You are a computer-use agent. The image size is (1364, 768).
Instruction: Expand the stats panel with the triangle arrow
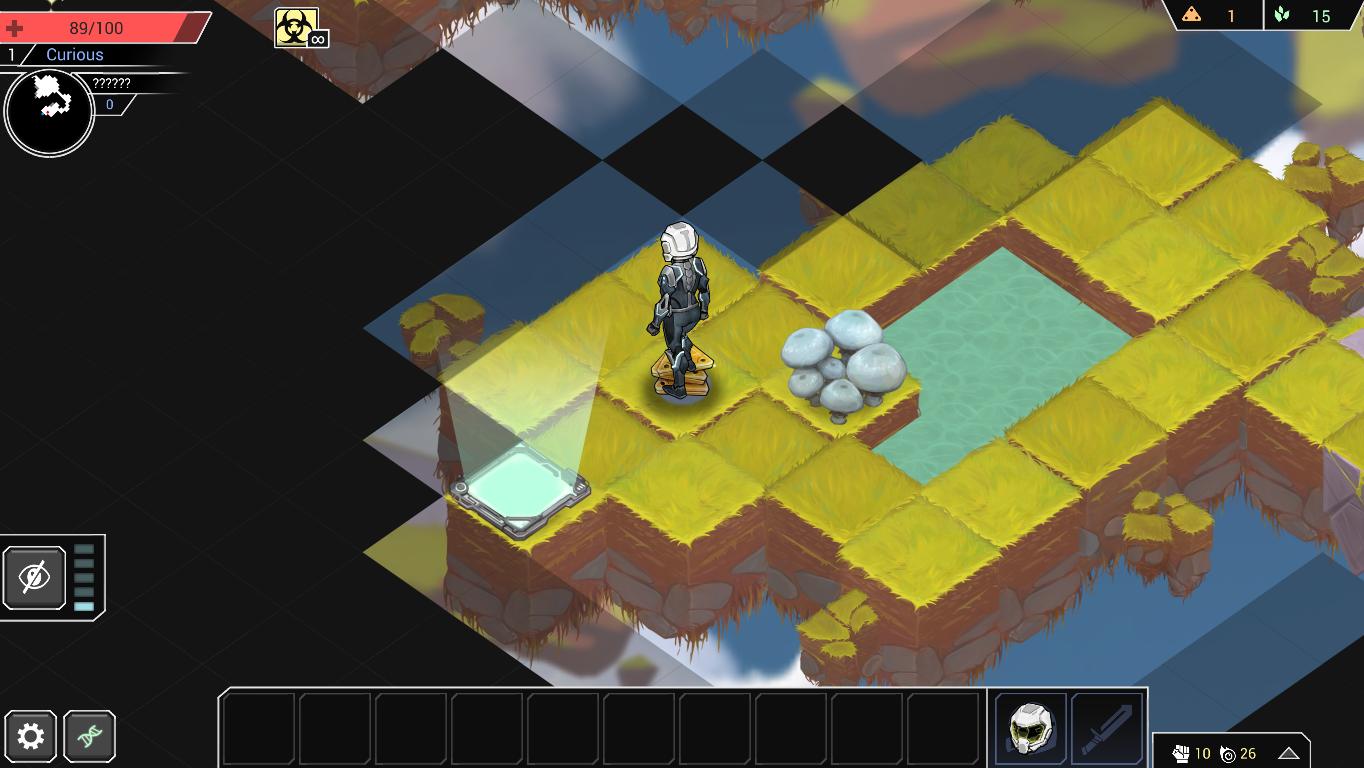pyautogui.click(x=1288, y=753)
